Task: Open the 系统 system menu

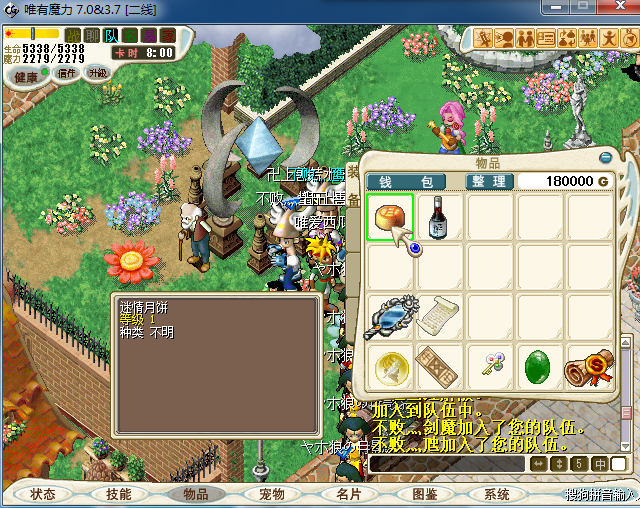Action: pos(497,494)
